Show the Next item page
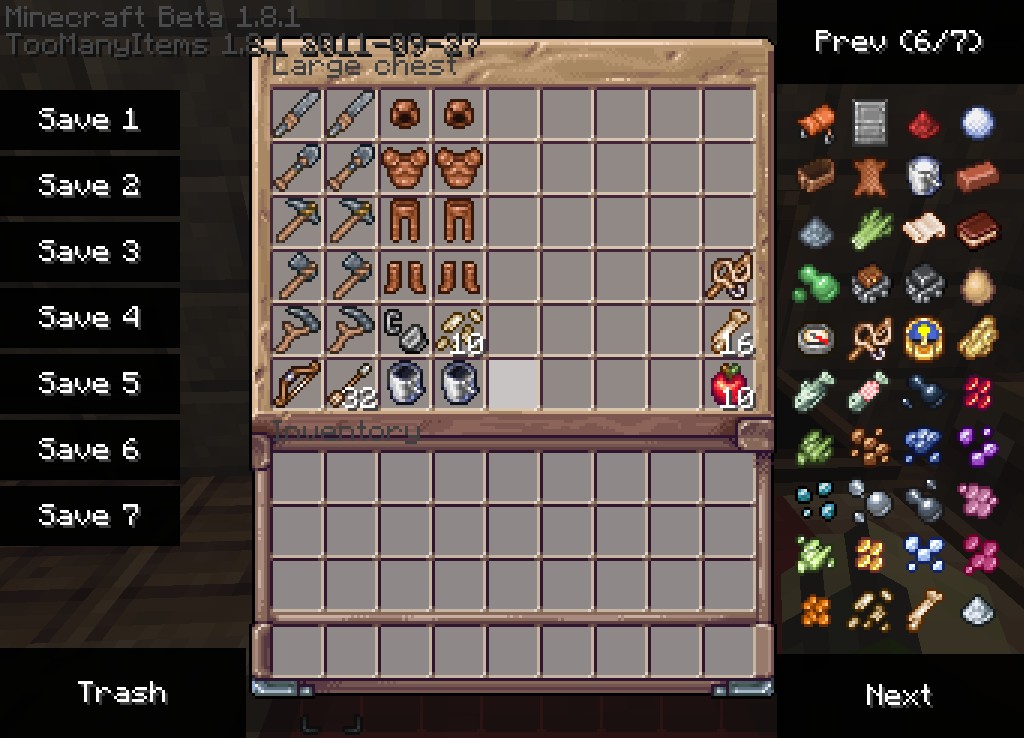The width and height of the screenshot is (1024, 738). [898, 695]
